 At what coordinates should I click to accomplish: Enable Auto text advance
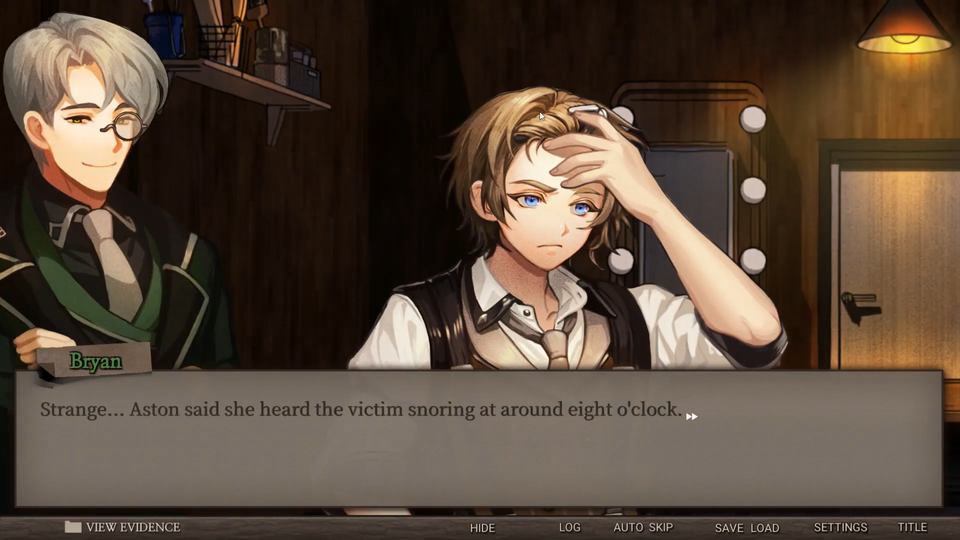pyautogui.click(x=629, y=527)
